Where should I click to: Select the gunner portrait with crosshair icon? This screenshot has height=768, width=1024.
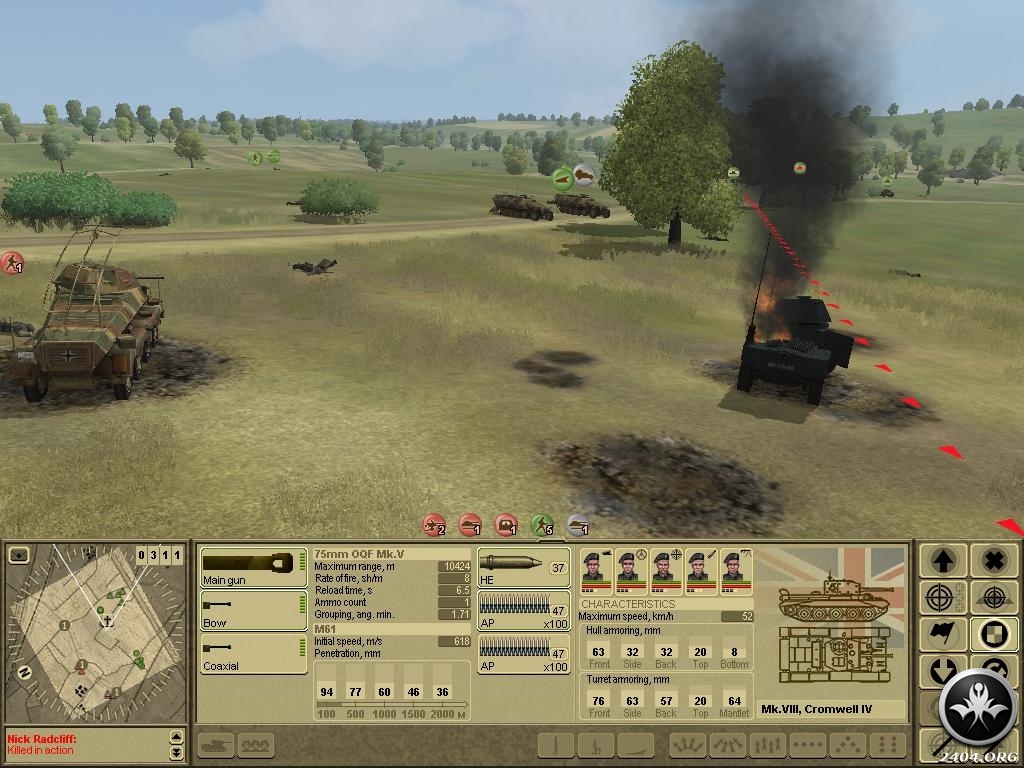point(665,571)
